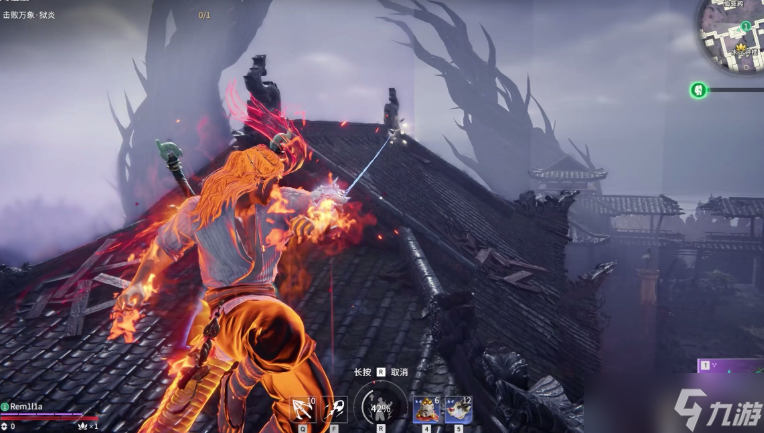Viewport: 764px width, 433px height.
Task: Click the purple notification panel at right
Action: pos(731,366)
